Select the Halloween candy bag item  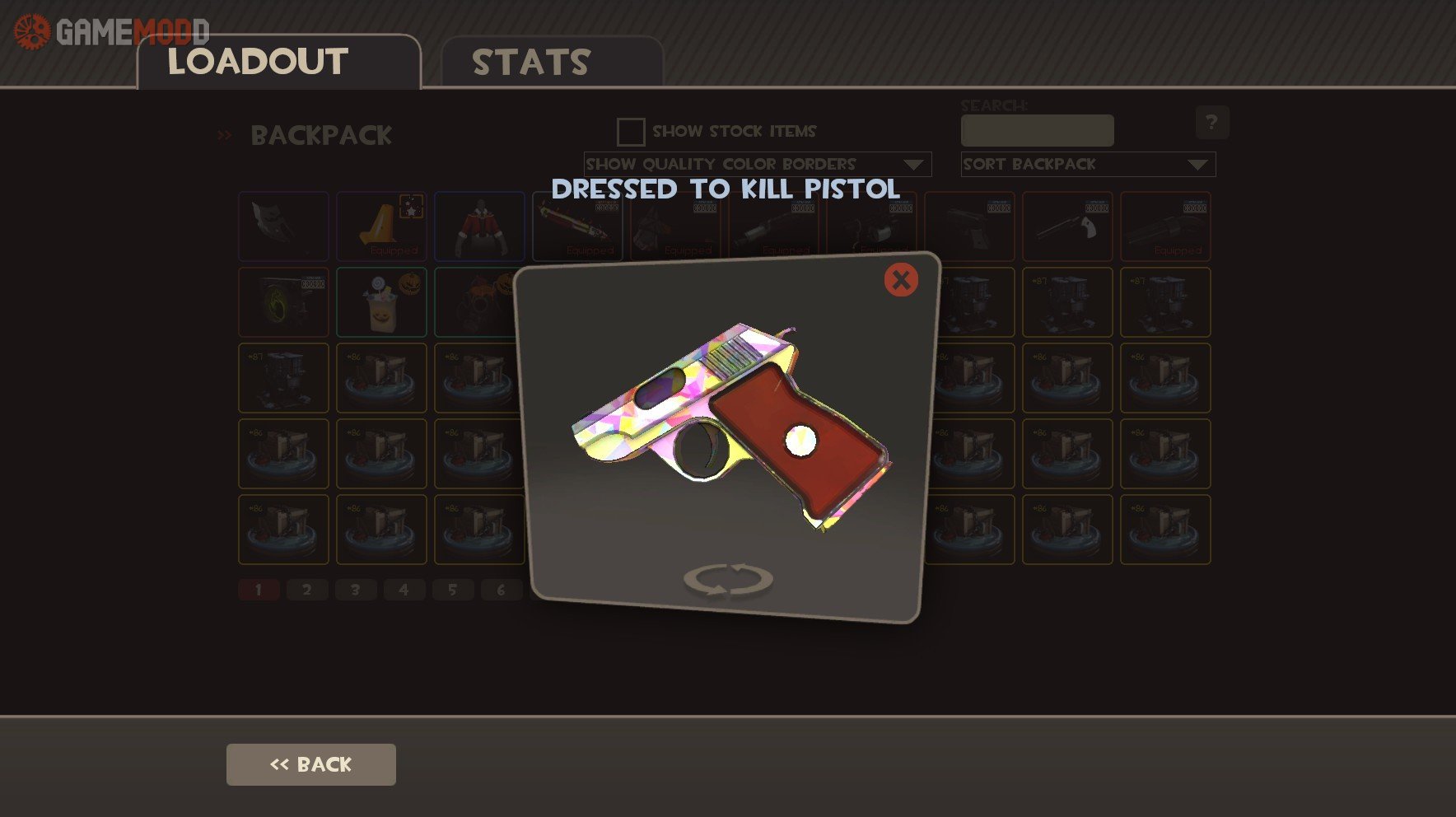[381, 302]
